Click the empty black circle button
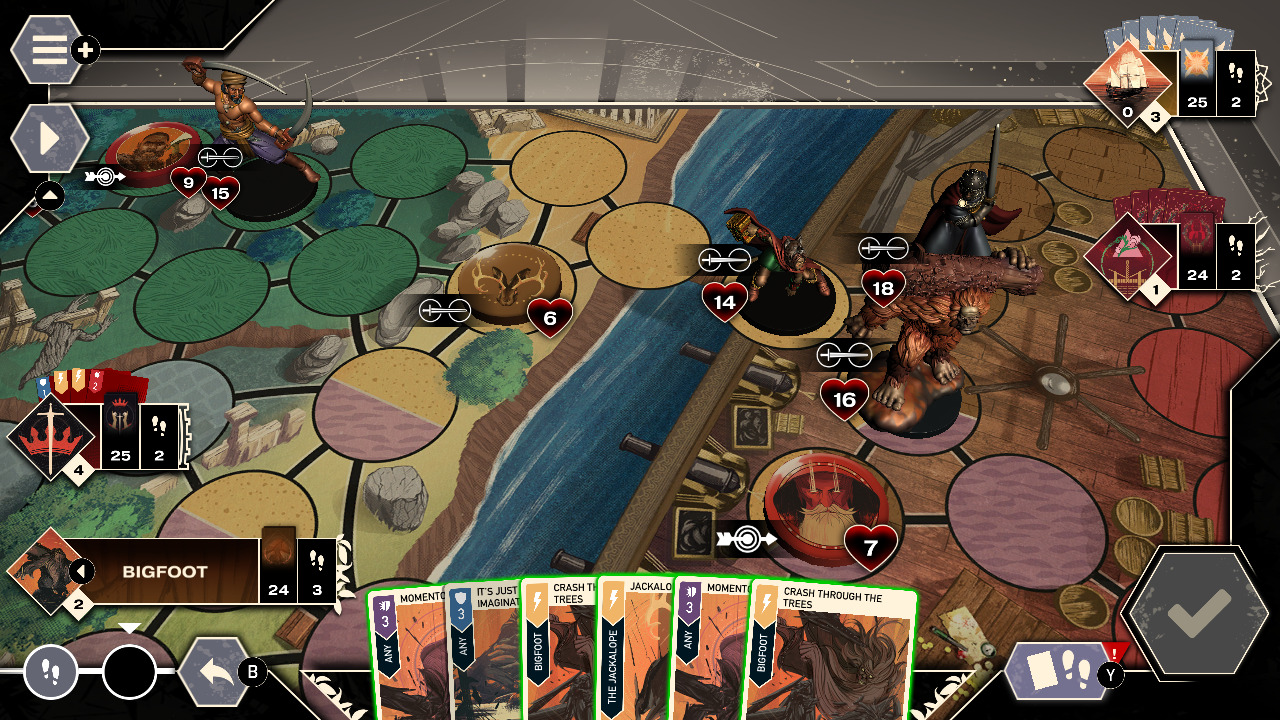 (x=130, y=672)
